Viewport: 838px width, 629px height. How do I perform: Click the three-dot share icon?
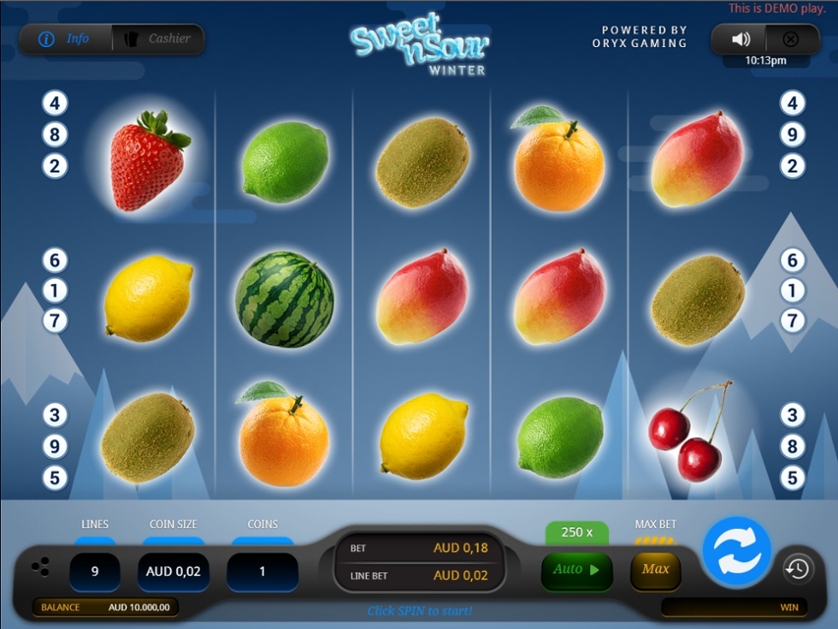pos(40,567)
